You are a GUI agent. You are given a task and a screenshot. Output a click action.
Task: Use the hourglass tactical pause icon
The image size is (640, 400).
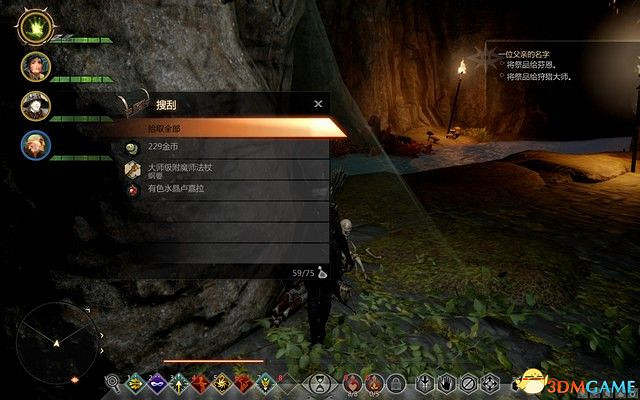(x=319, y=381)
